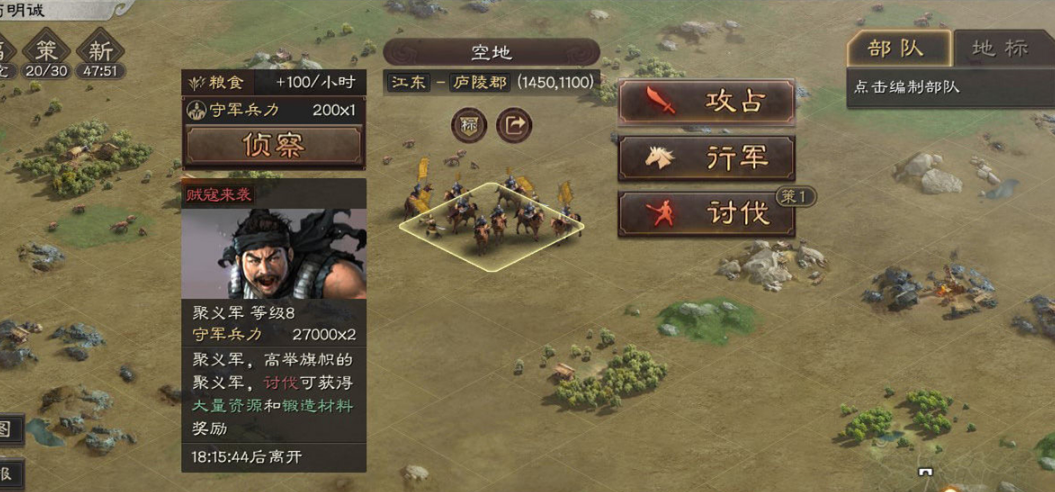Mark this tile with the 标 icon
This screenshot has width=1055, height=492.
tap(468, 125)
